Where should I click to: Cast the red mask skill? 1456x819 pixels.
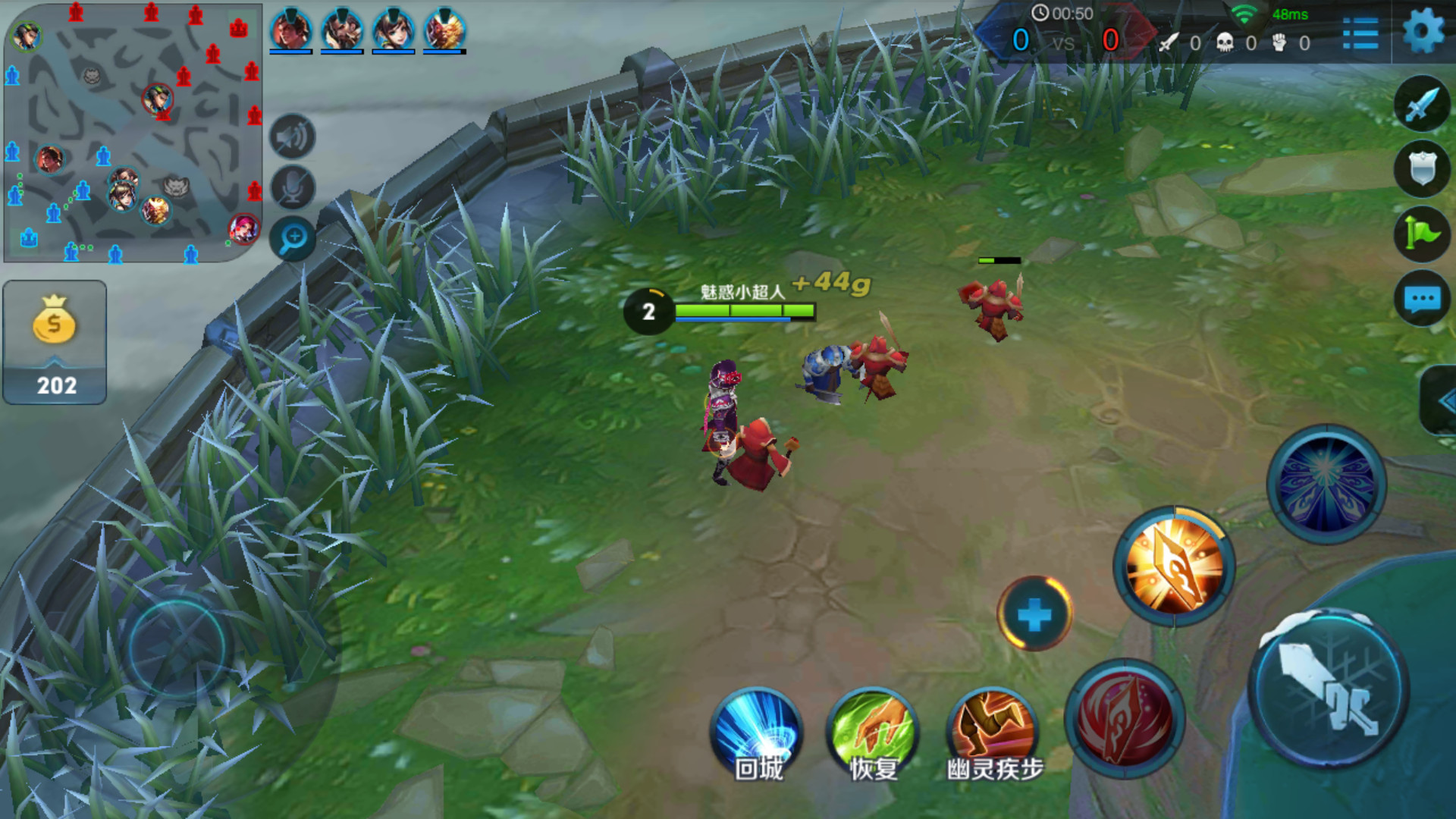click(x=1124, y=717)
